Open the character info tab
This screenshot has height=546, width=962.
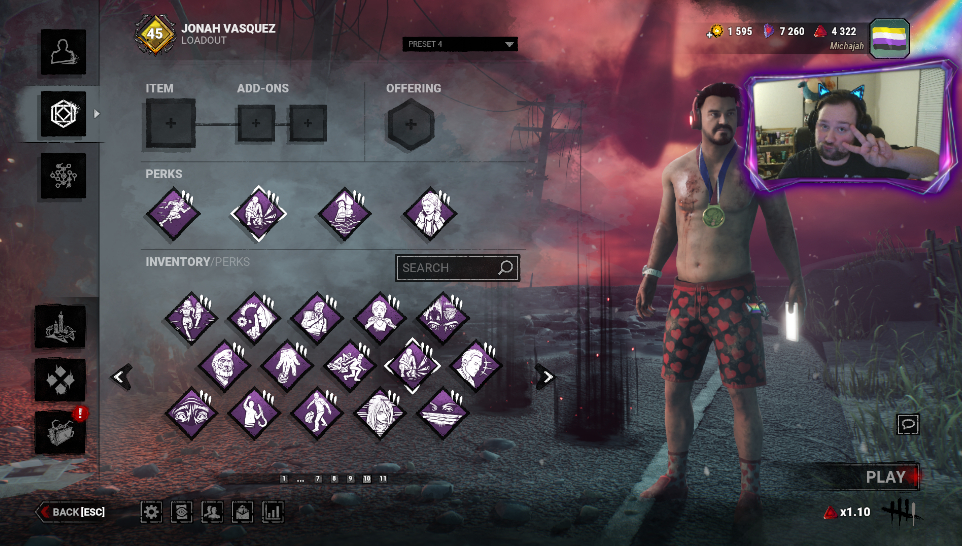[62, 52]
